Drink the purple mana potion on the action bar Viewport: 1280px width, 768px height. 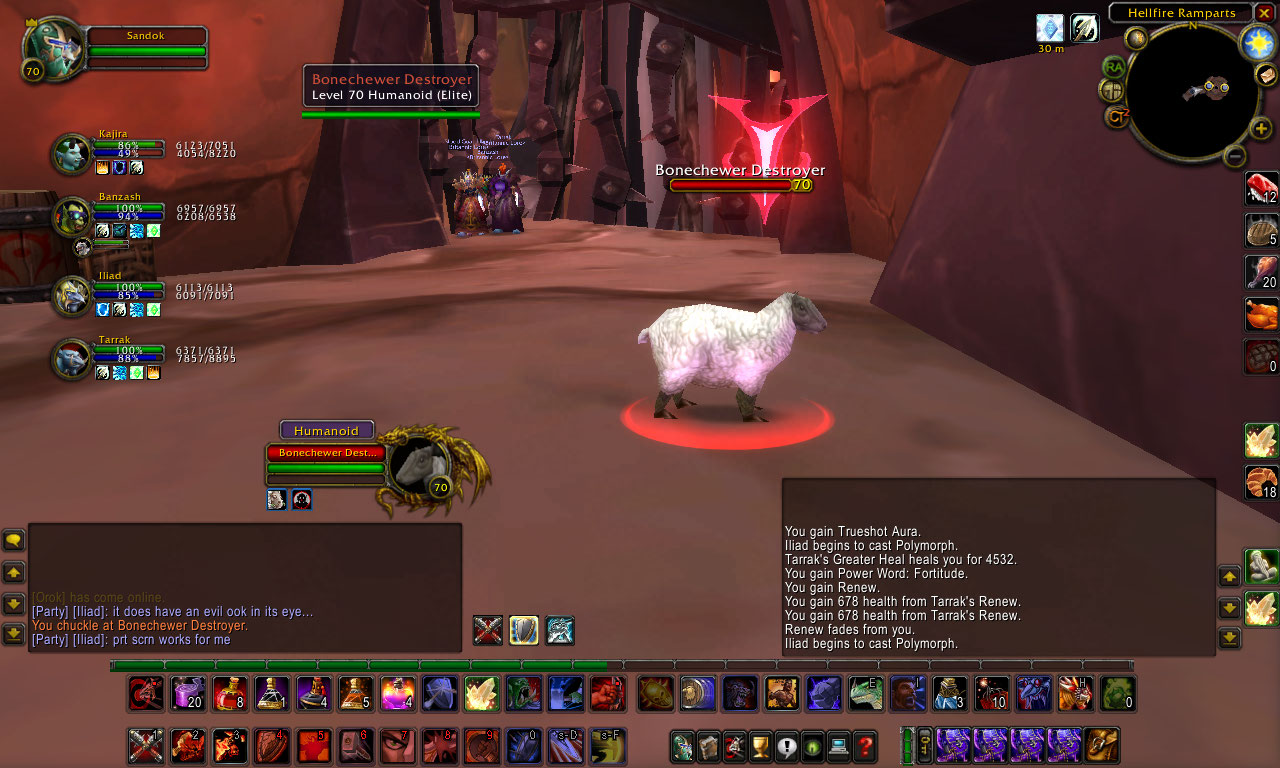click(x=187, y=692)
